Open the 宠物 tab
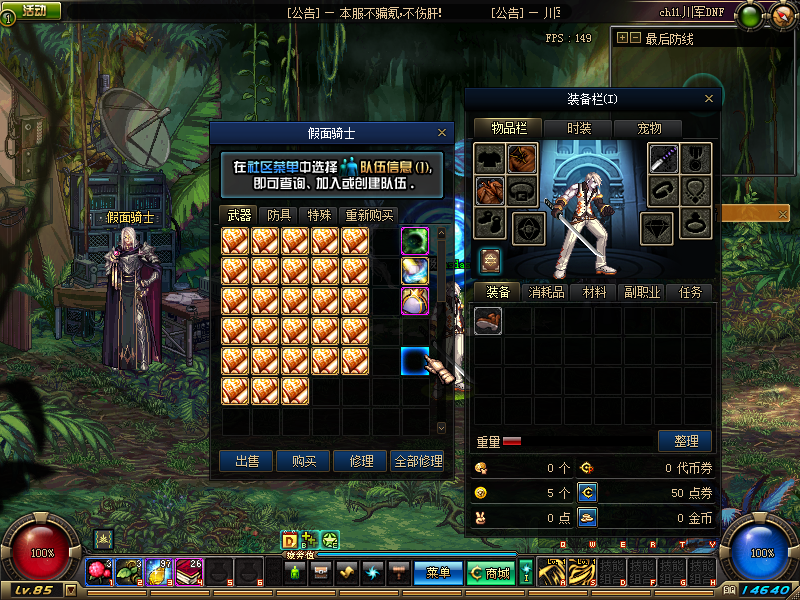 point(649,128)
